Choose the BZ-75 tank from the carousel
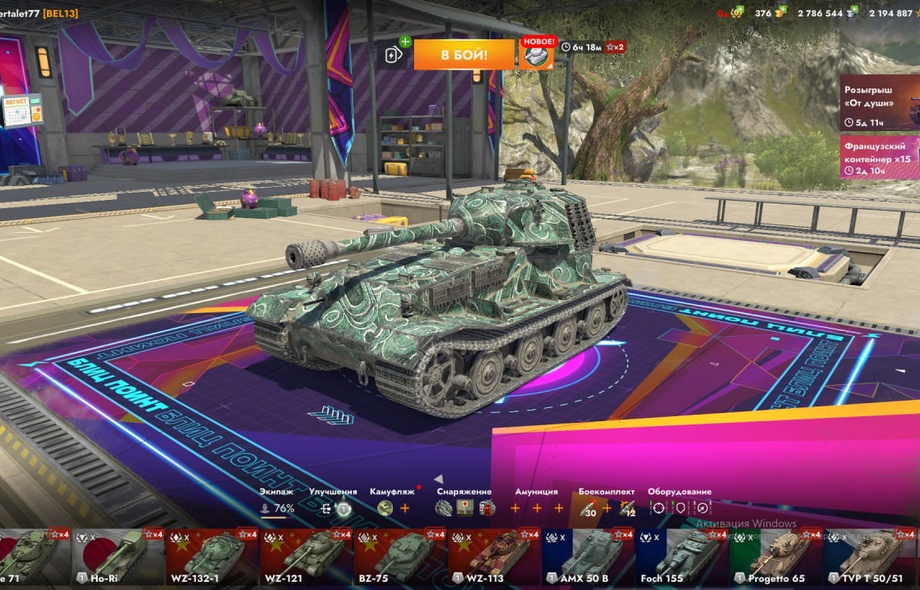The height and width of the screenshot is (590, 920). click(x=404, y=556)
